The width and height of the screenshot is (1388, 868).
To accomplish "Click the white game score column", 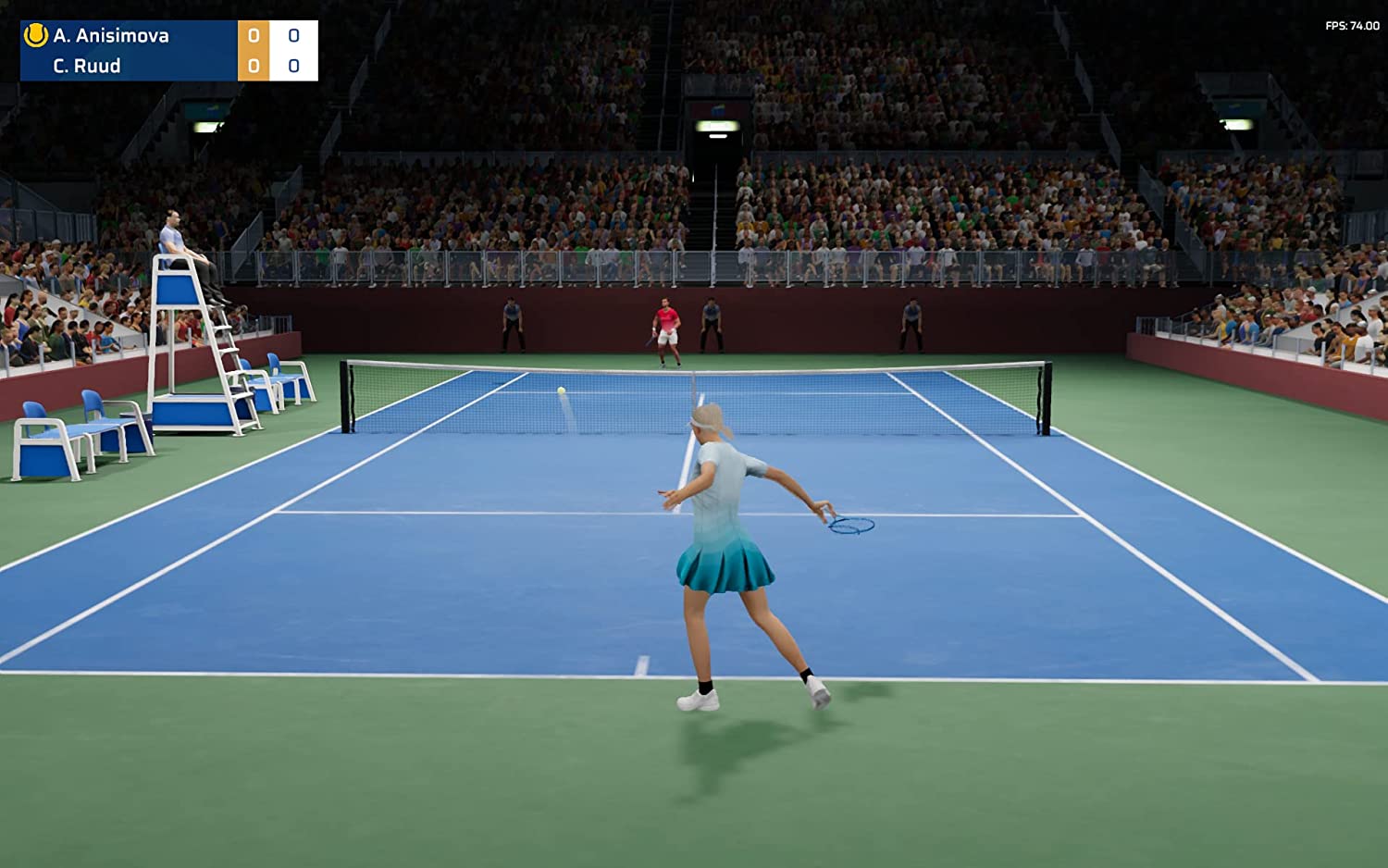I will point(294,52).
